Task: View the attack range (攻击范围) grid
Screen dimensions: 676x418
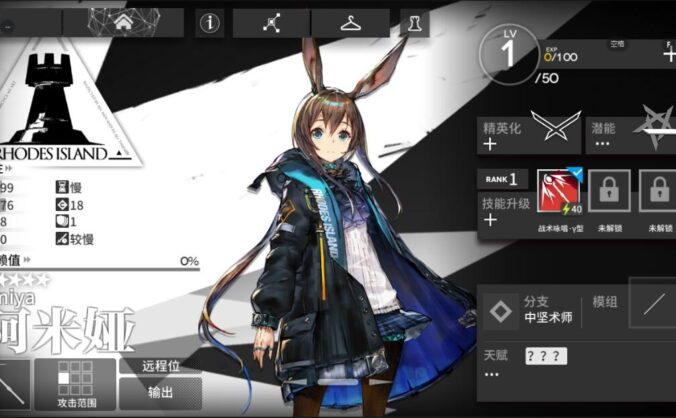Action: tap(75, 384)
